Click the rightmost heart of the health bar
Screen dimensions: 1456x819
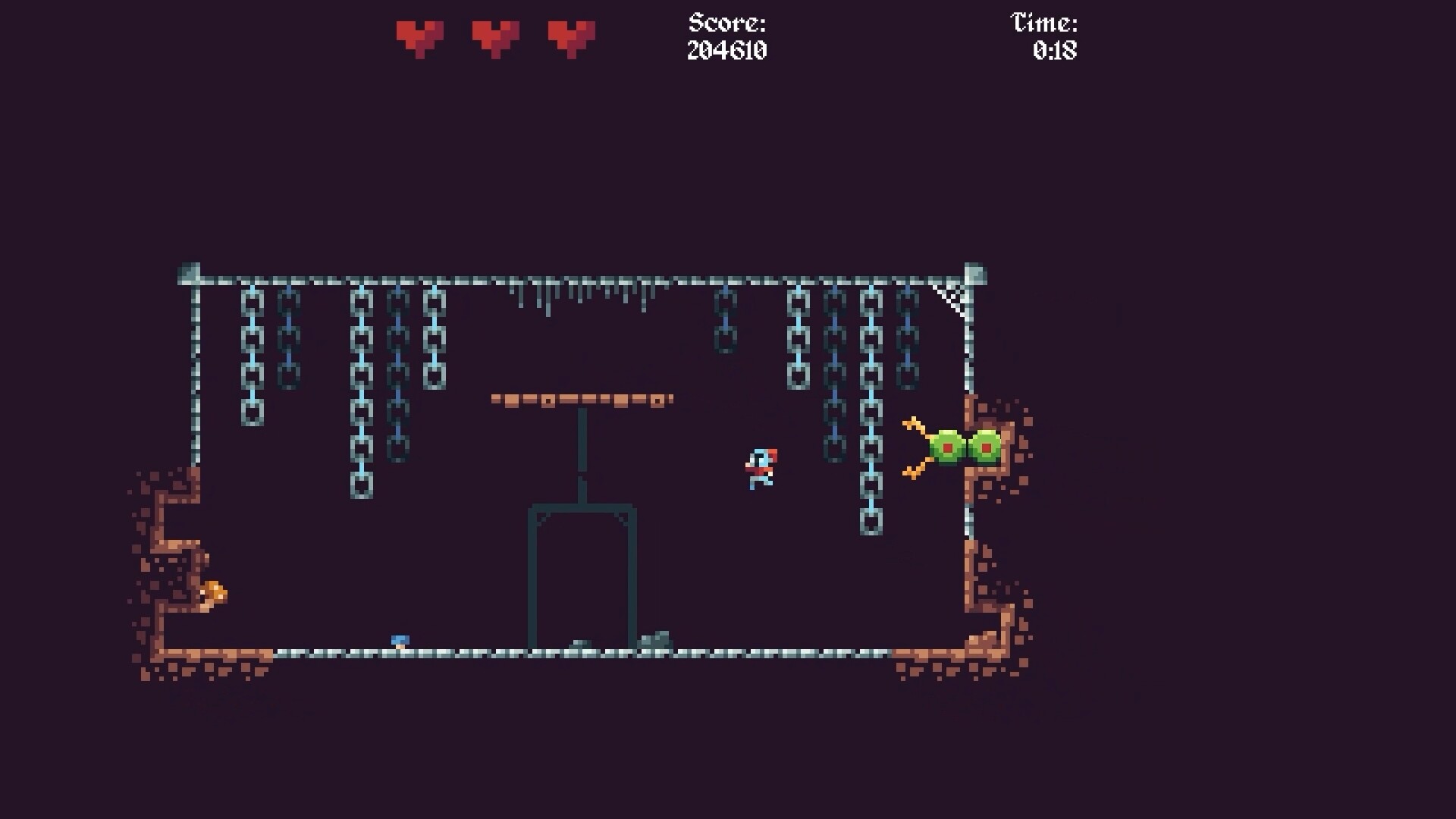[x=572, y=36]
